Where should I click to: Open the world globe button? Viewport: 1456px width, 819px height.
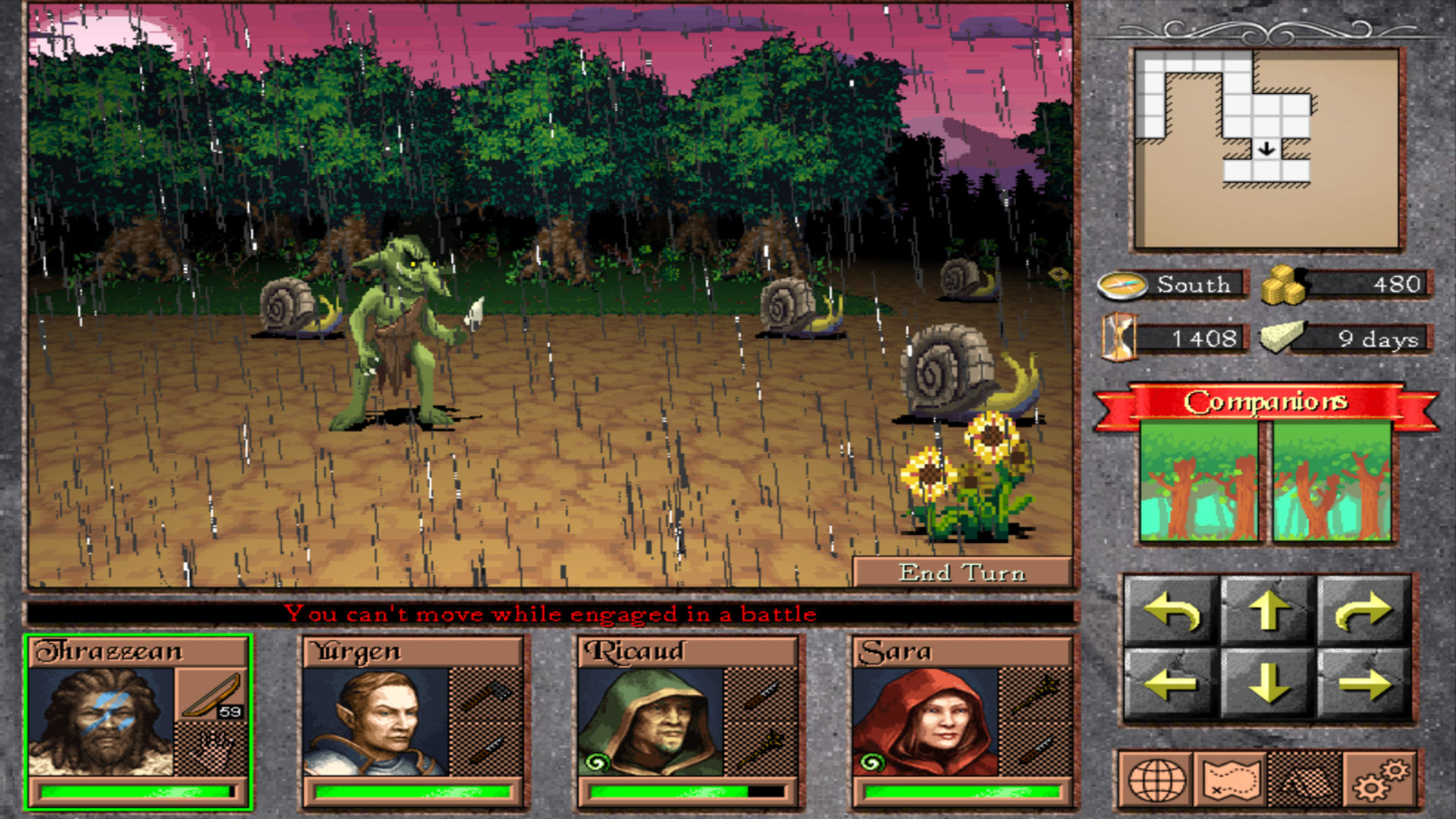tap(1156, 780)
